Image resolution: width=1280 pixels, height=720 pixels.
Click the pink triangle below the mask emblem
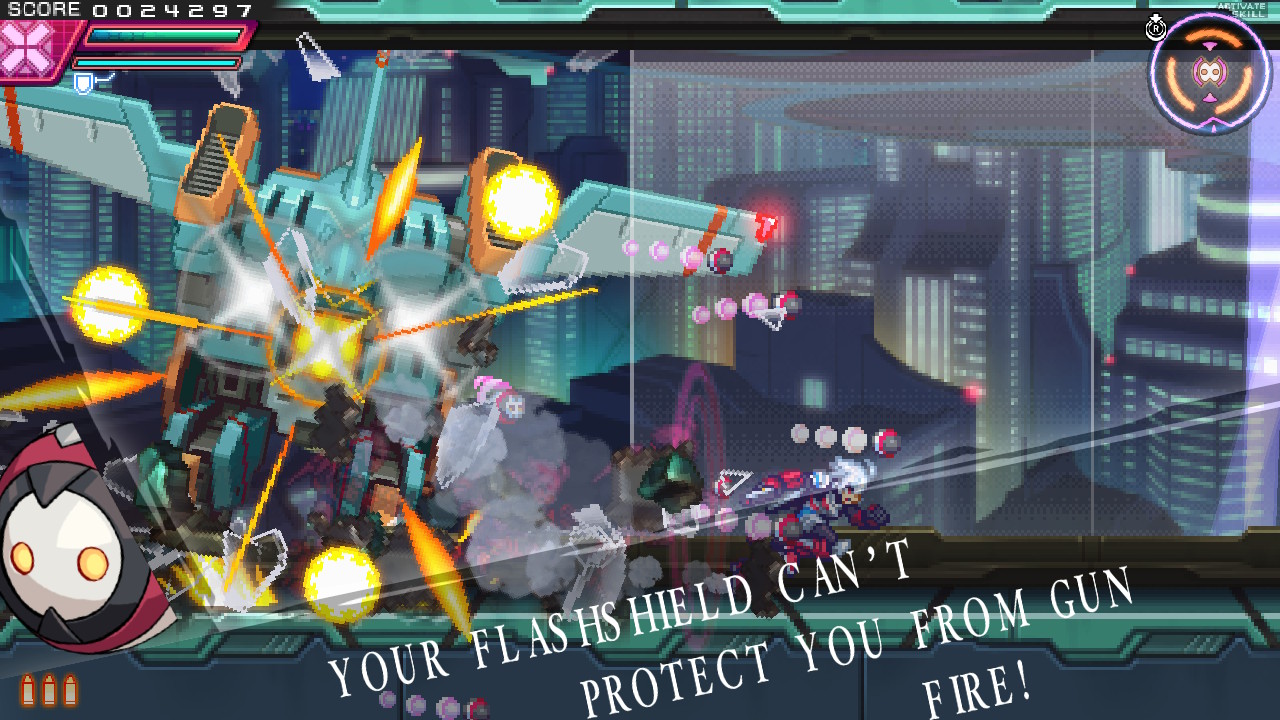click(1209, 99)
